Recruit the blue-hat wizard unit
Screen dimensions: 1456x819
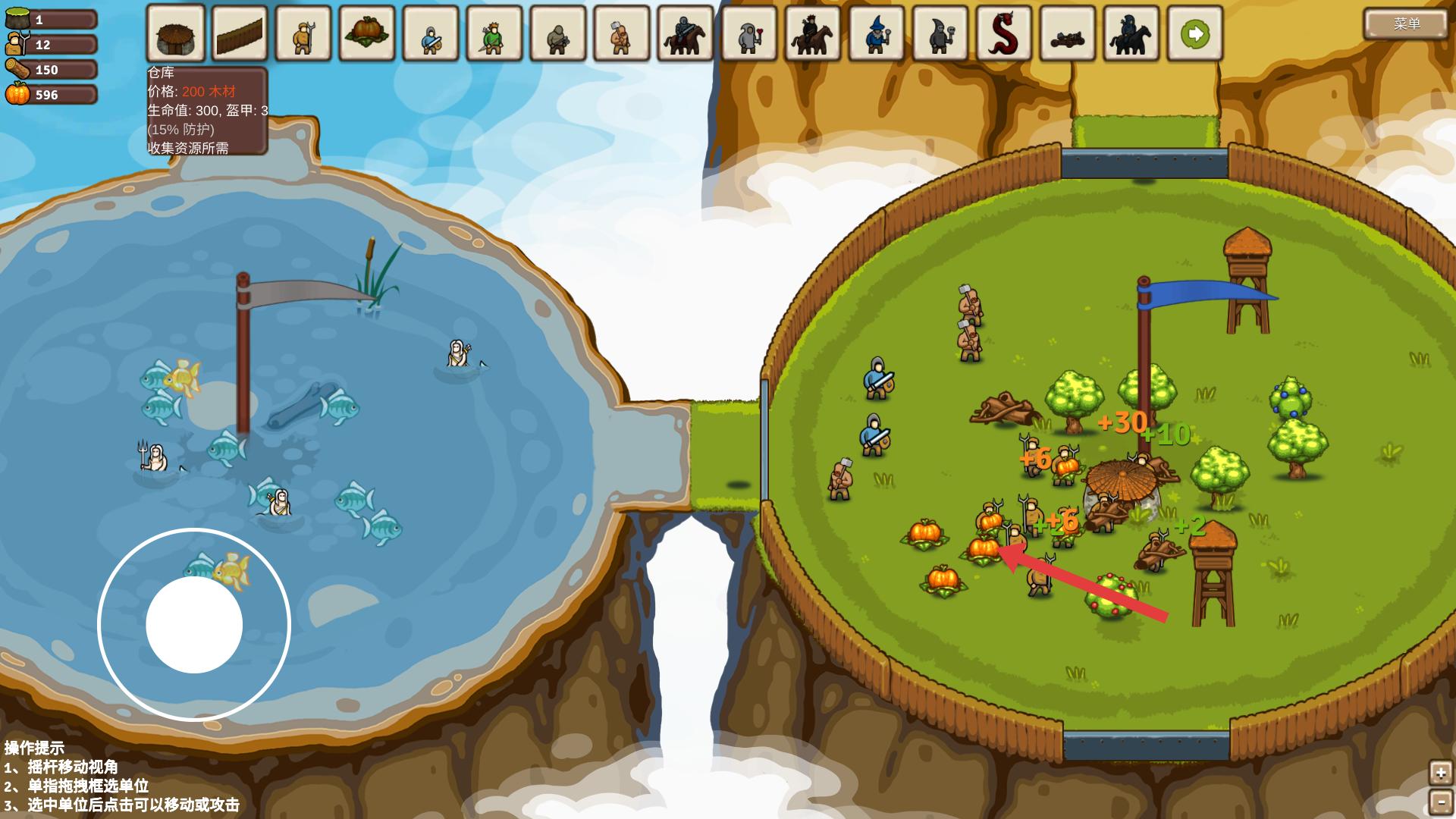(877, 34)
